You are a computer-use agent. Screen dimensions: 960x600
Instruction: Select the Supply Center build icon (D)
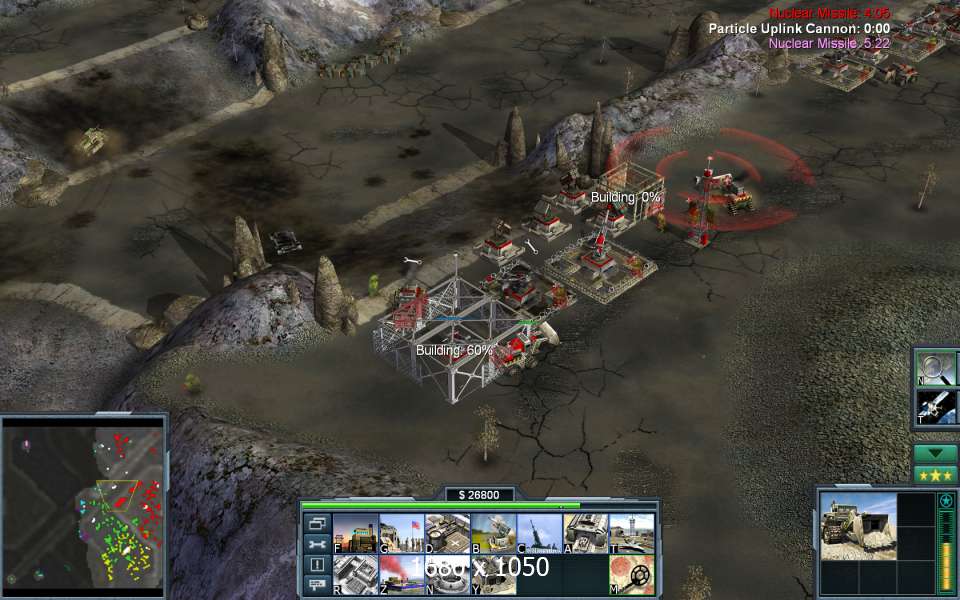447,533
